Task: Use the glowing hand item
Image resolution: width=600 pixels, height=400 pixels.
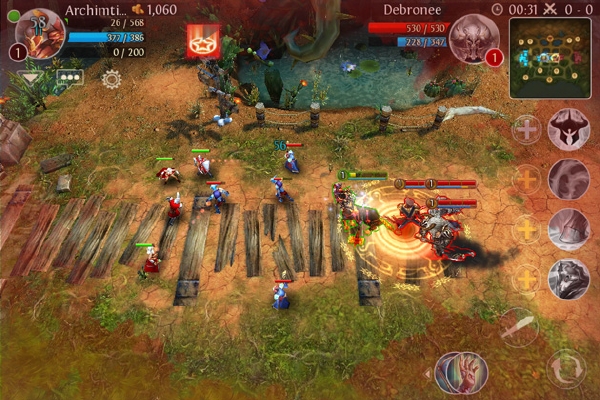Action: pos(461,371)
